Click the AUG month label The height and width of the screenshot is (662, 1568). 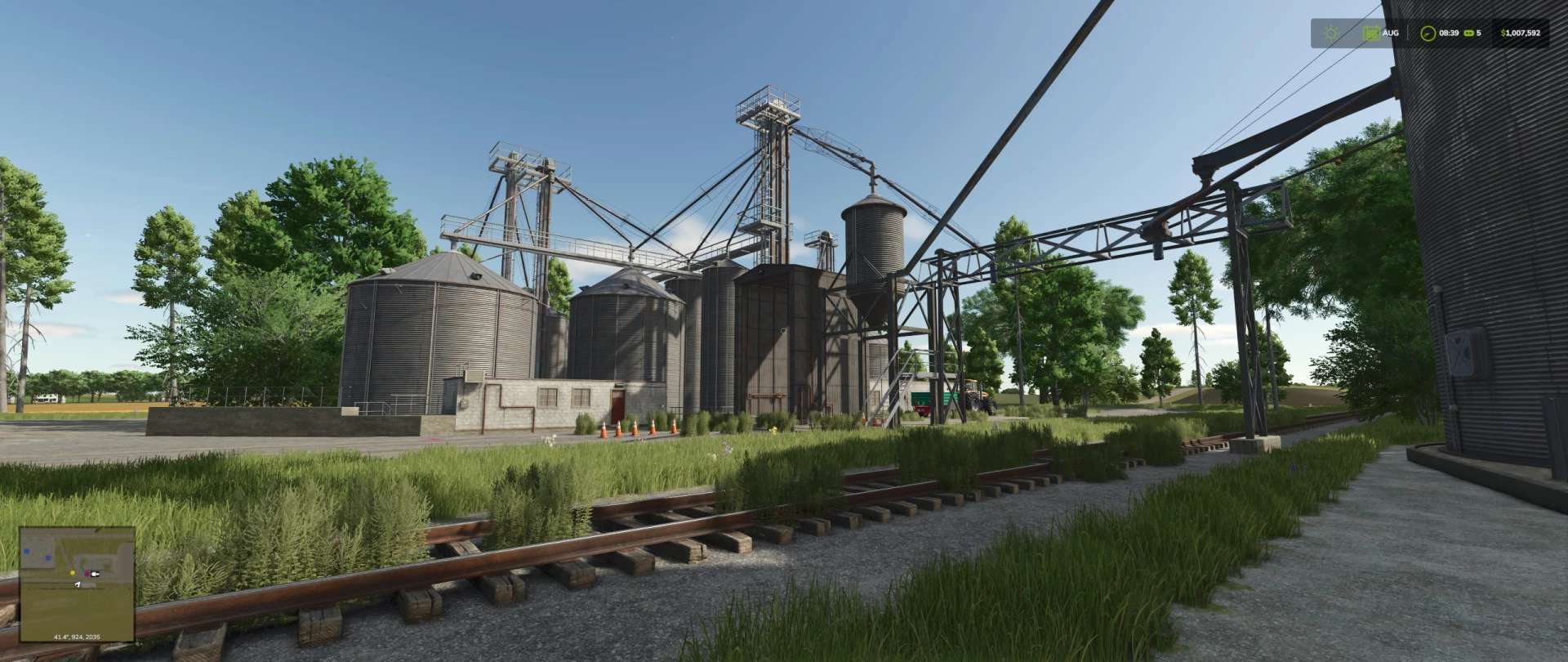(1391, 33)
